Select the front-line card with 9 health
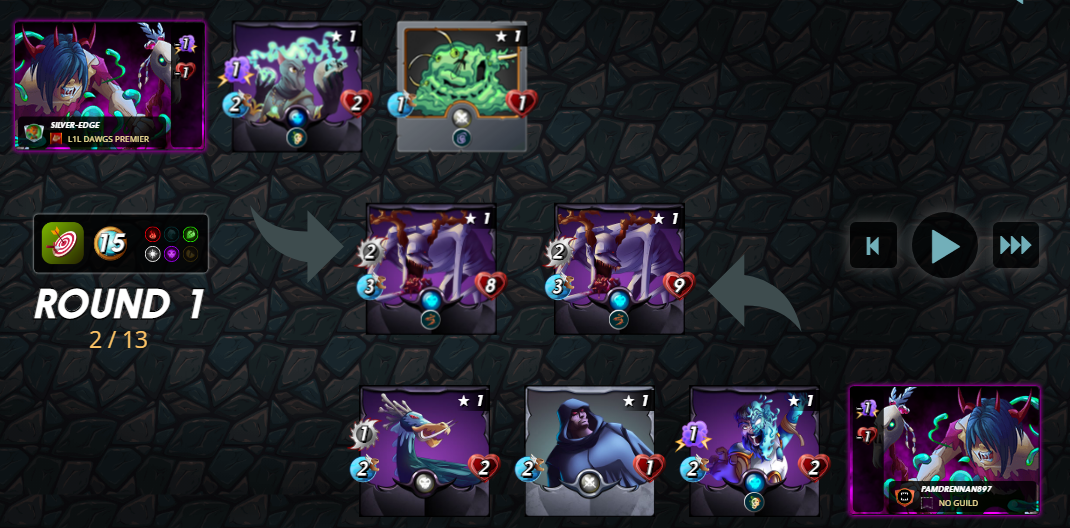The image size is (1070, 528). (x=619, y=269)
